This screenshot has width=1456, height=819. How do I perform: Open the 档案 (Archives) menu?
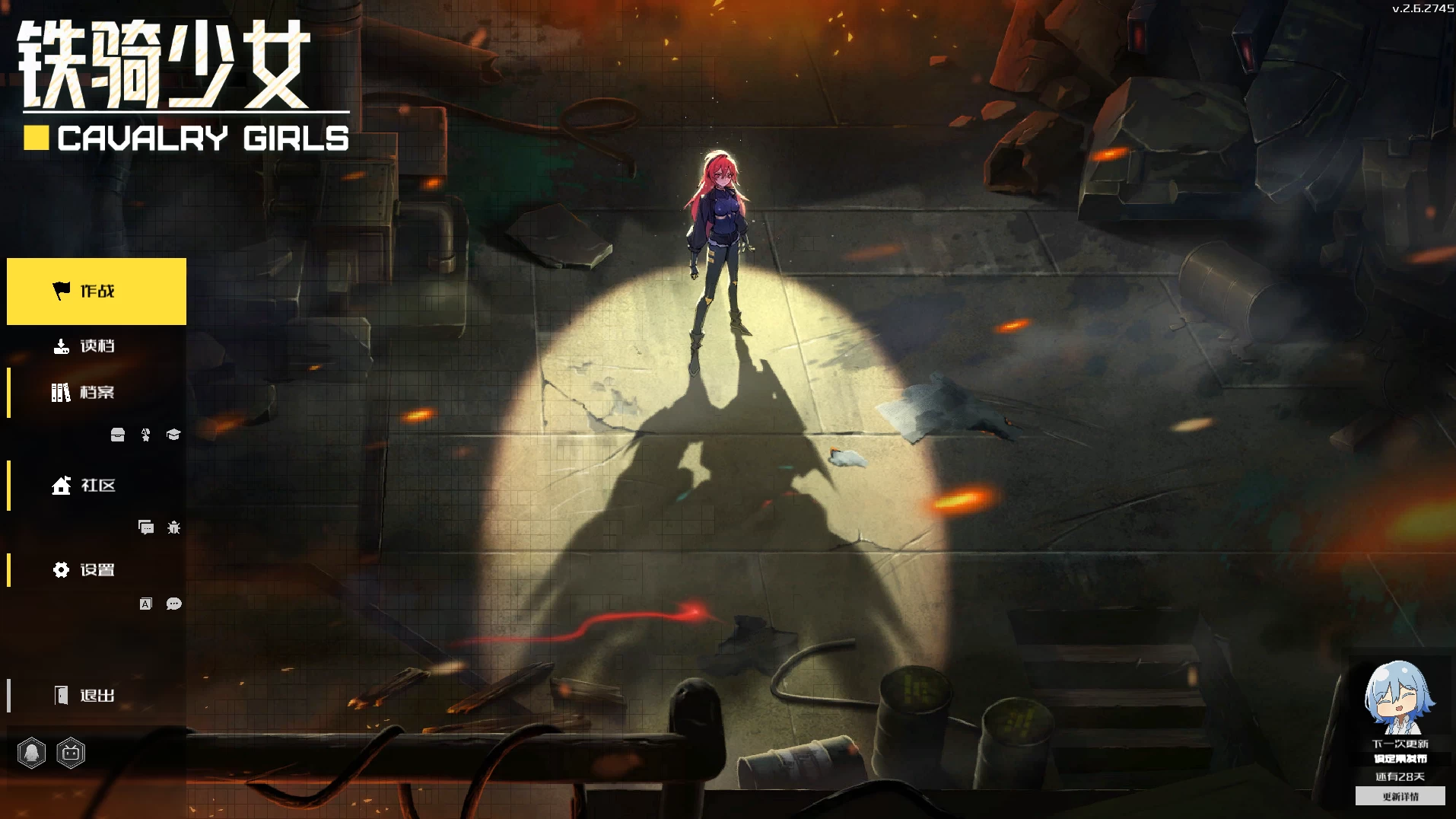pyautogui.click(x=97, y=393)
